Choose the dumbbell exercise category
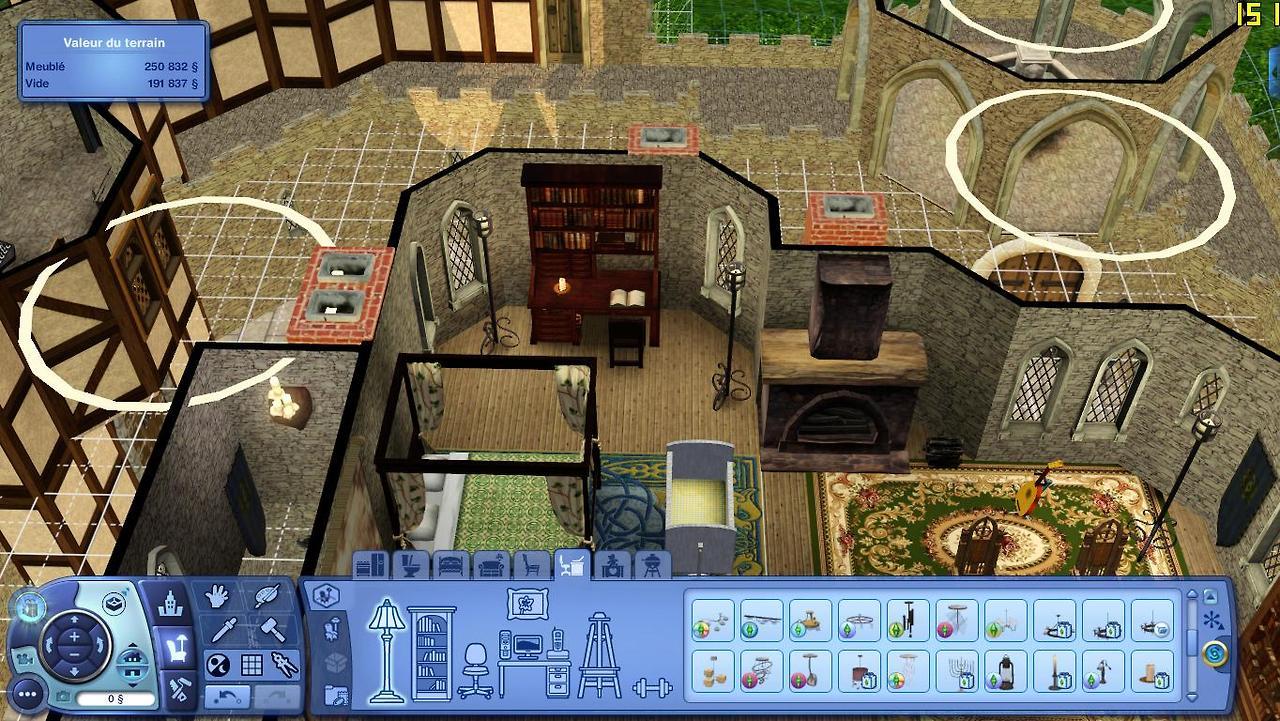The image size is (1280, 721). coord(652,687)
